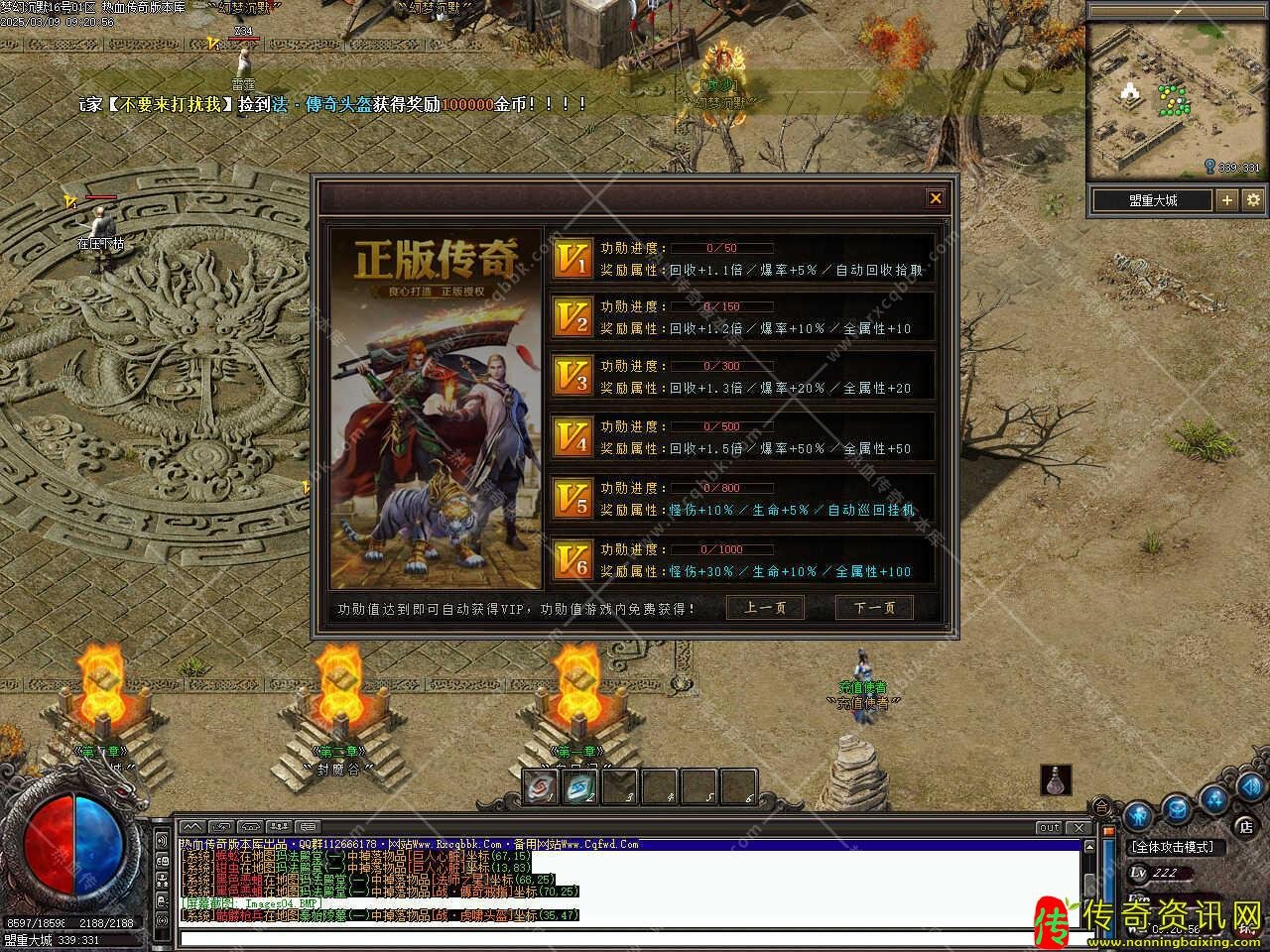The width and height of the screenshot is (1270, 952).
Task: Select the V3 VIP tier badge
Action: tap(573, 377)
